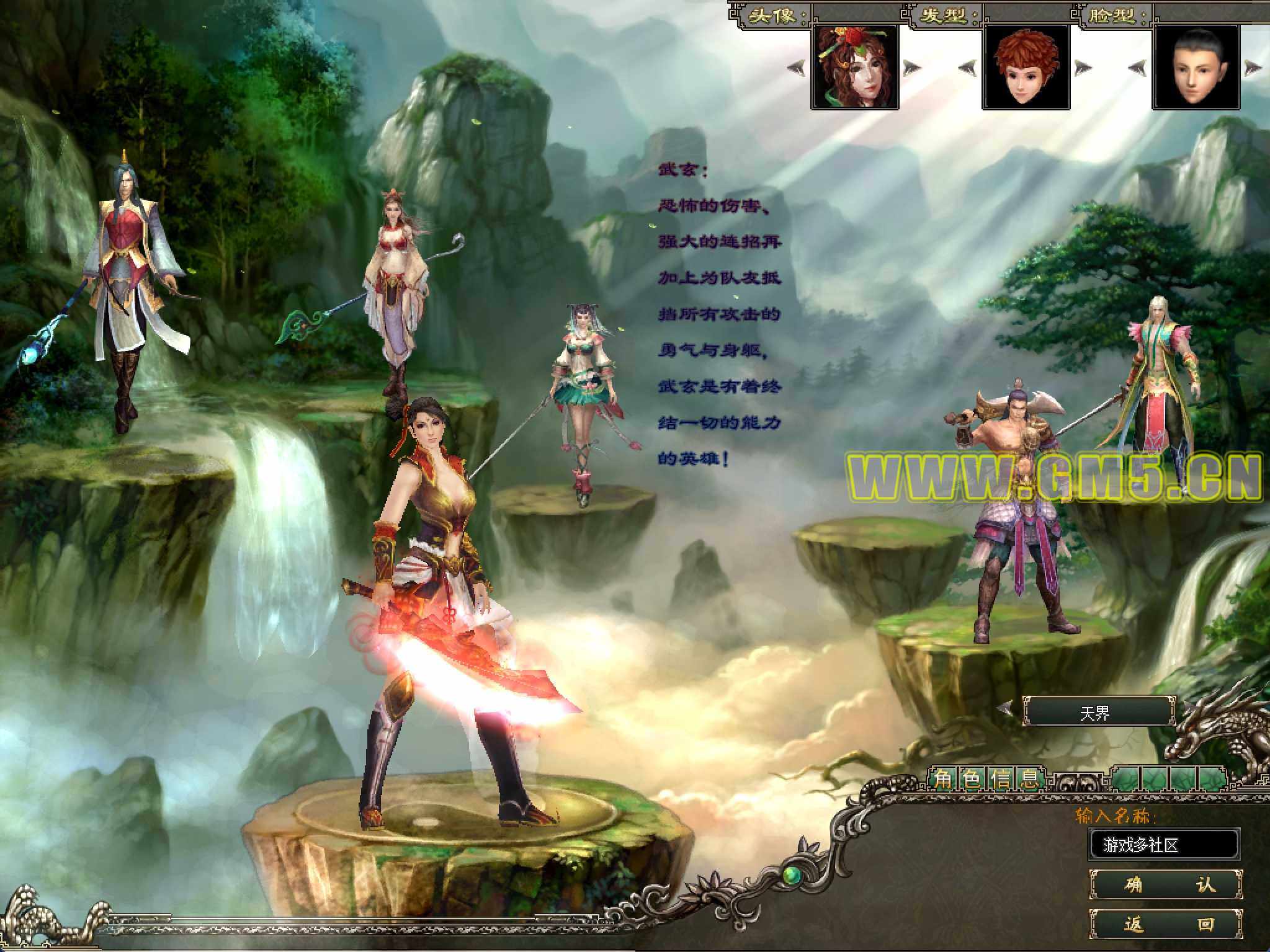Switch to previous realm left of 天界
1270x952 pixels.
click(1006, 709)
